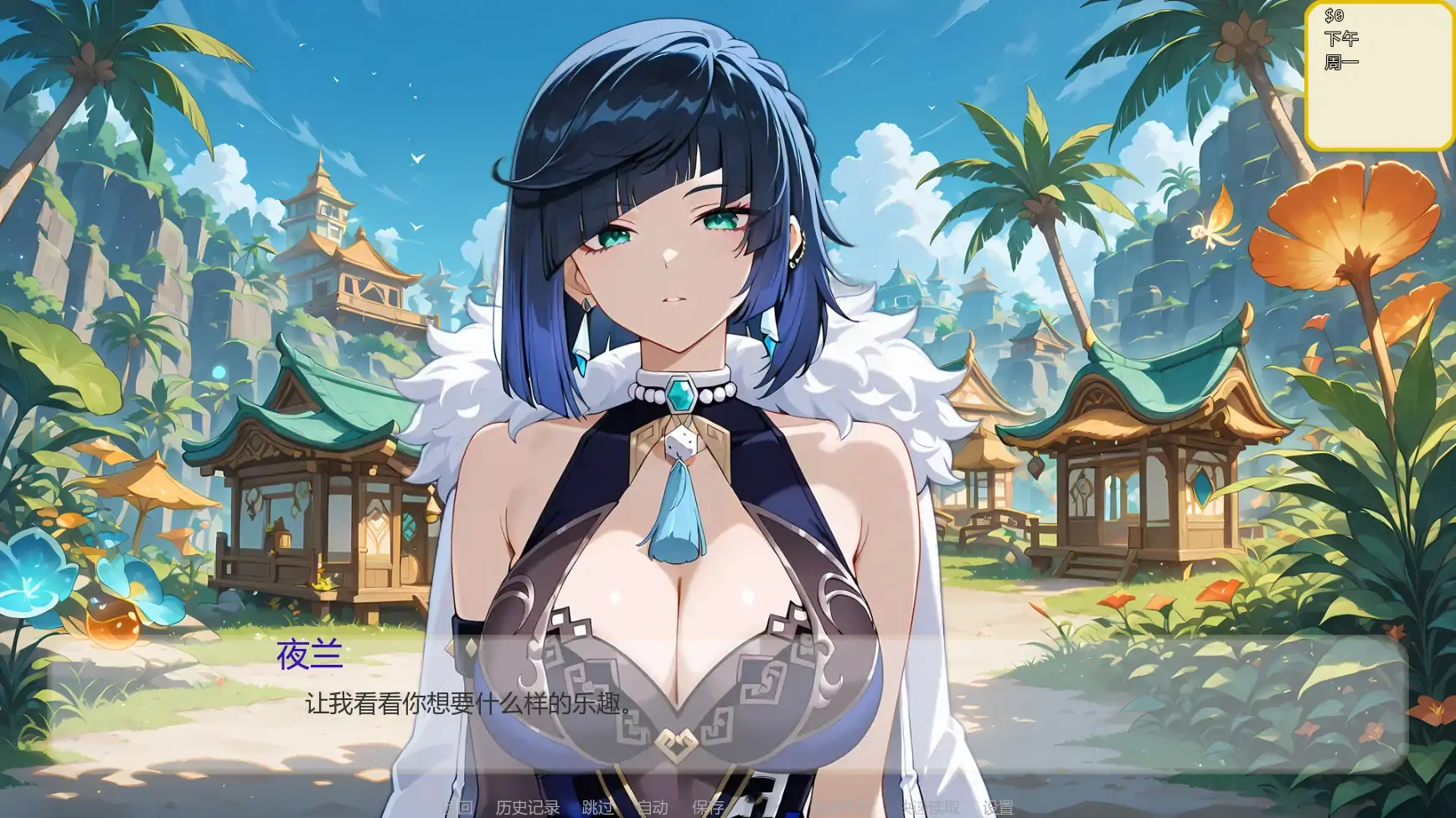Enable 自动 automatic text advance mode
Viewport: 1456px width, 818px height.
pyautogui.click(x=653, y=806)
